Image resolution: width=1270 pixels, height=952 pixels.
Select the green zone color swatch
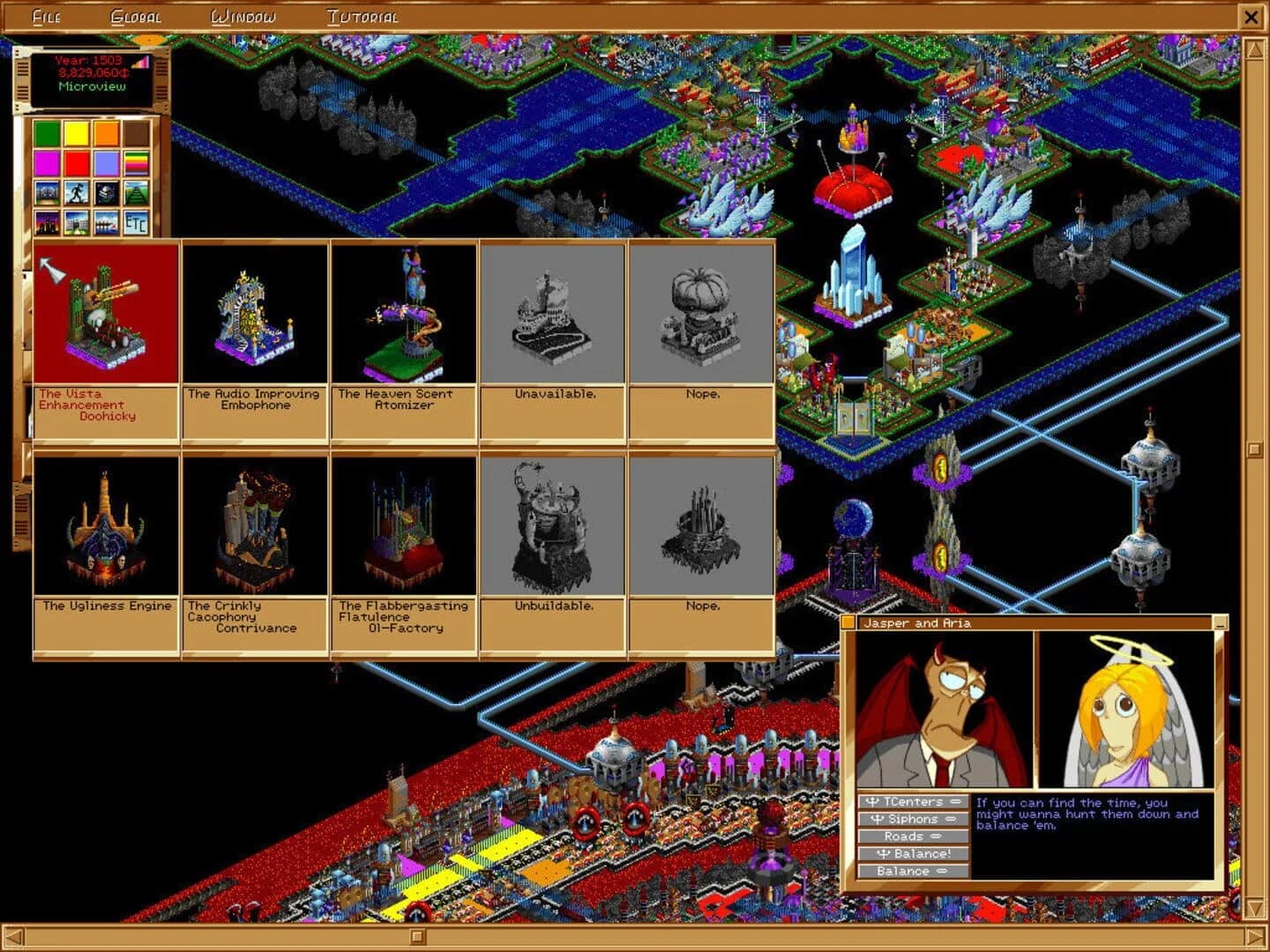click(x=47, y=133)
